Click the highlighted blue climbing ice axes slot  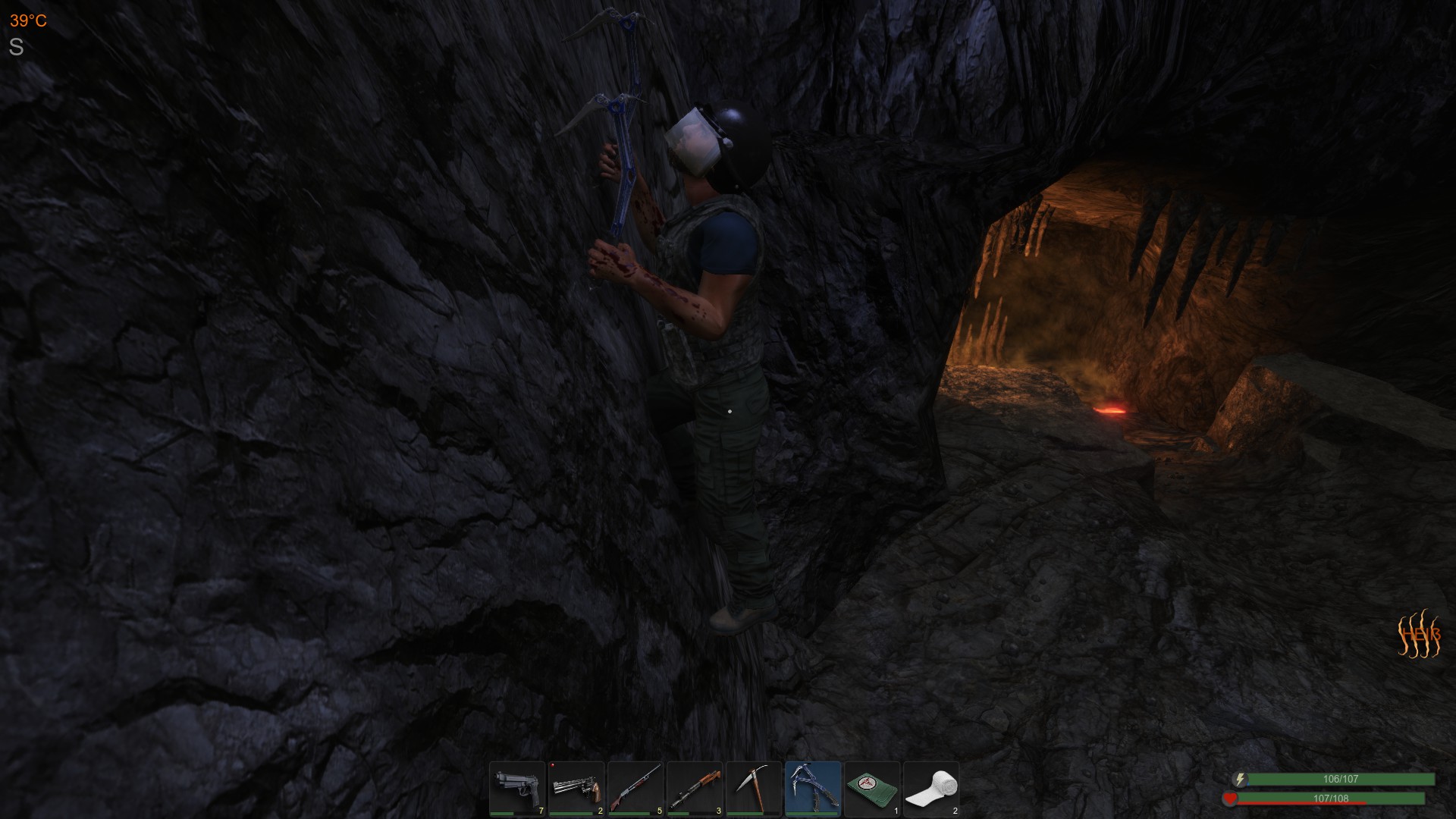[814, 789]
